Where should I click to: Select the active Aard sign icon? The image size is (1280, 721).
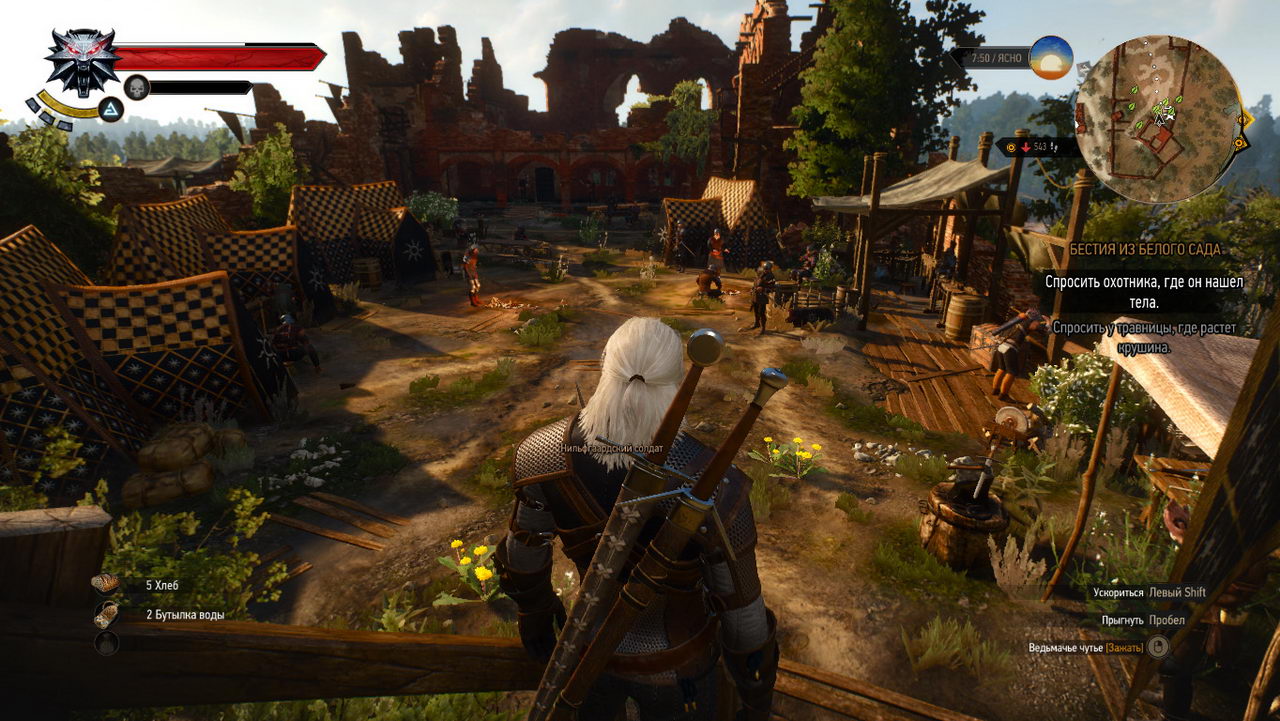click(x=110, y=110)
